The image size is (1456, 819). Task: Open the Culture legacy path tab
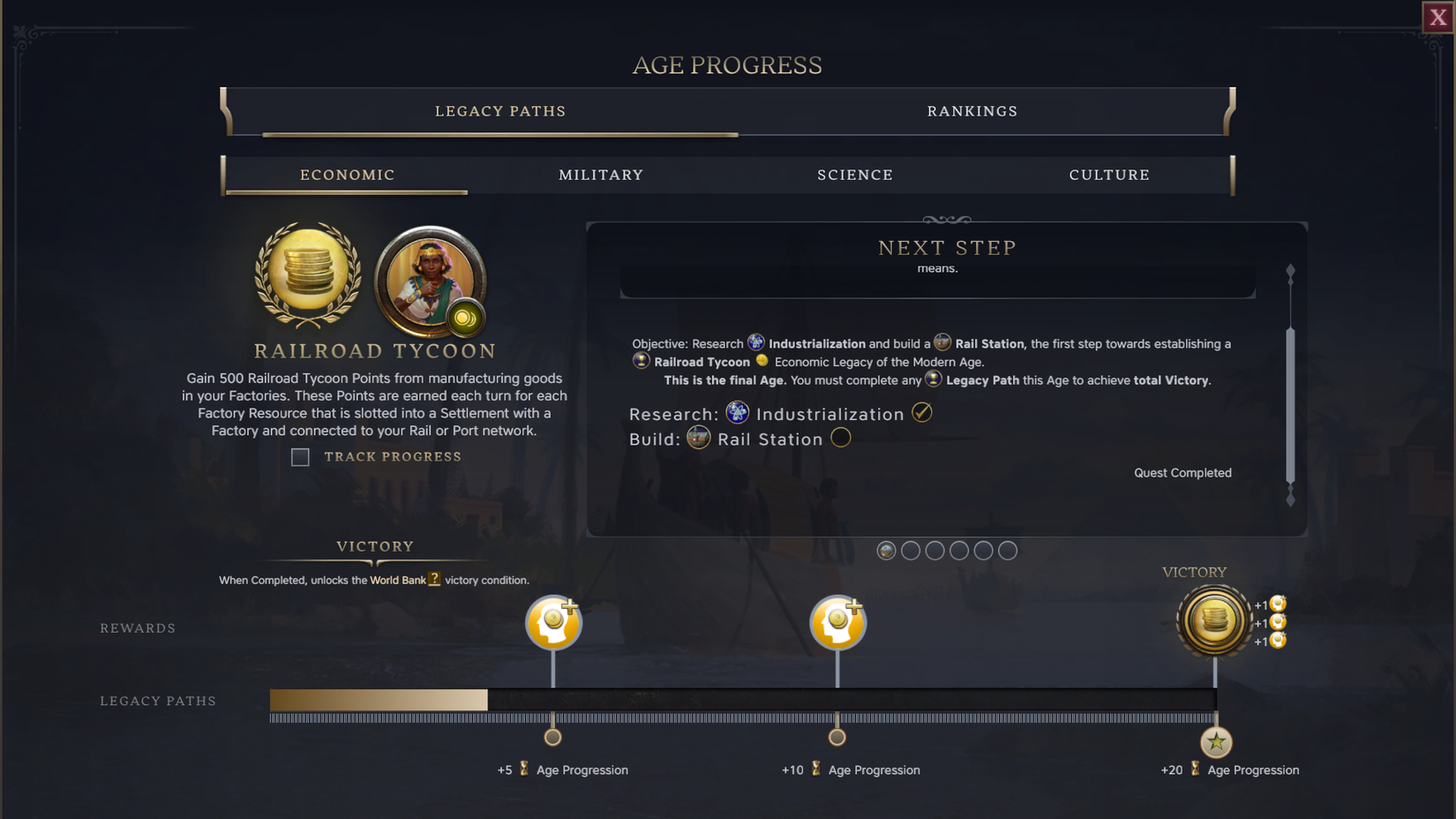1109,175
